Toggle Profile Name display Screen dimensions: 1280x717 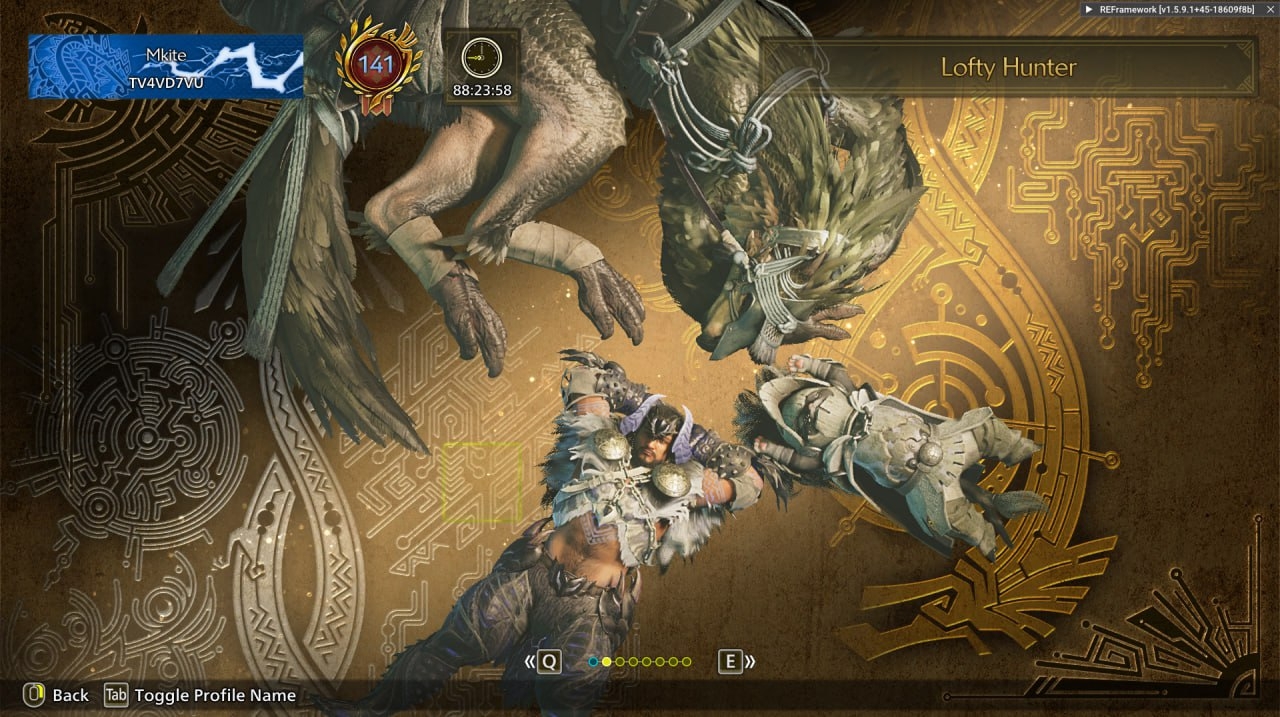201,695
